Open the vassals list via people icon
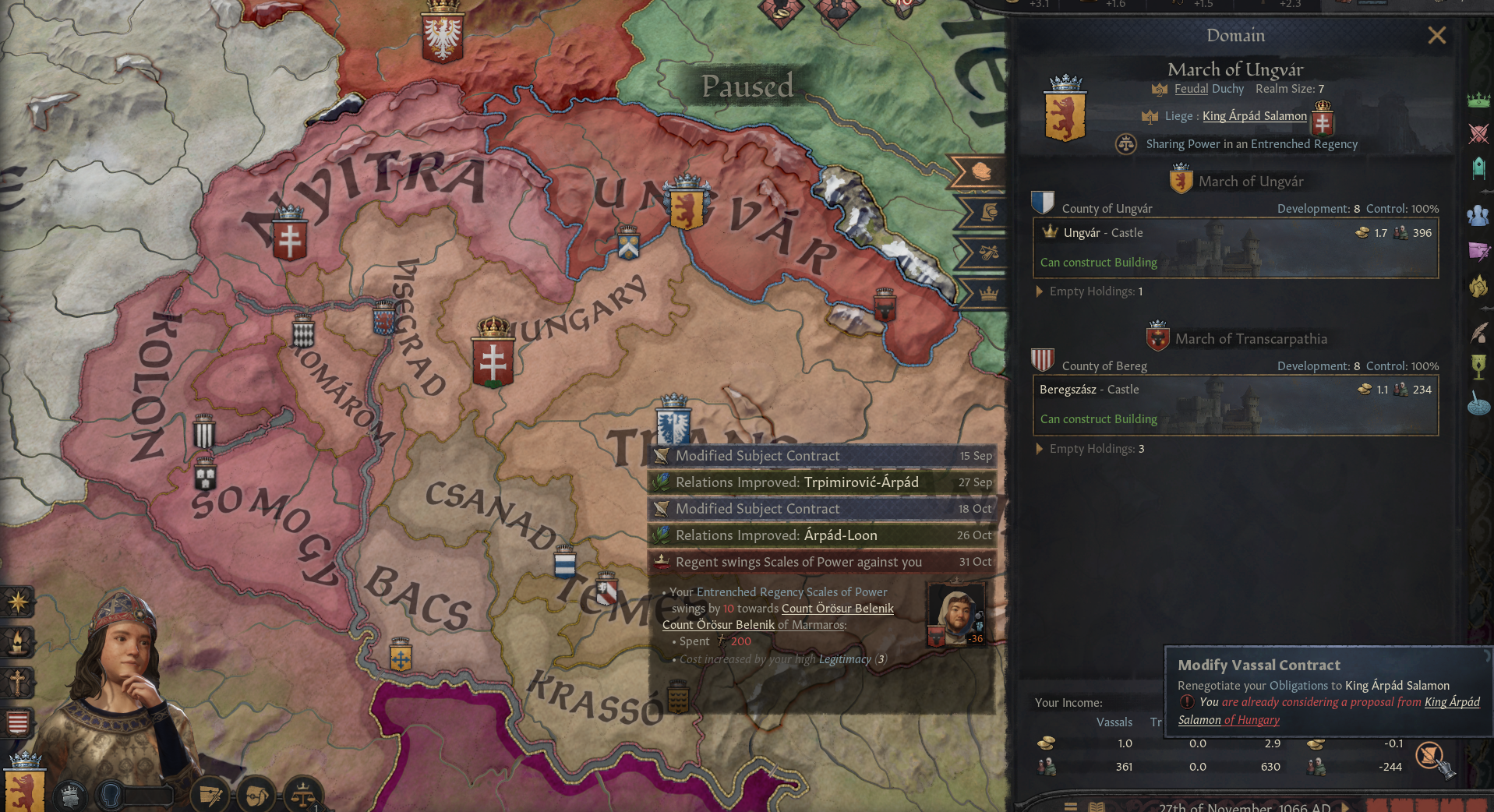Image resolution: width=1494 pixels, height=812 pixels. click(x=1478, y=214)
